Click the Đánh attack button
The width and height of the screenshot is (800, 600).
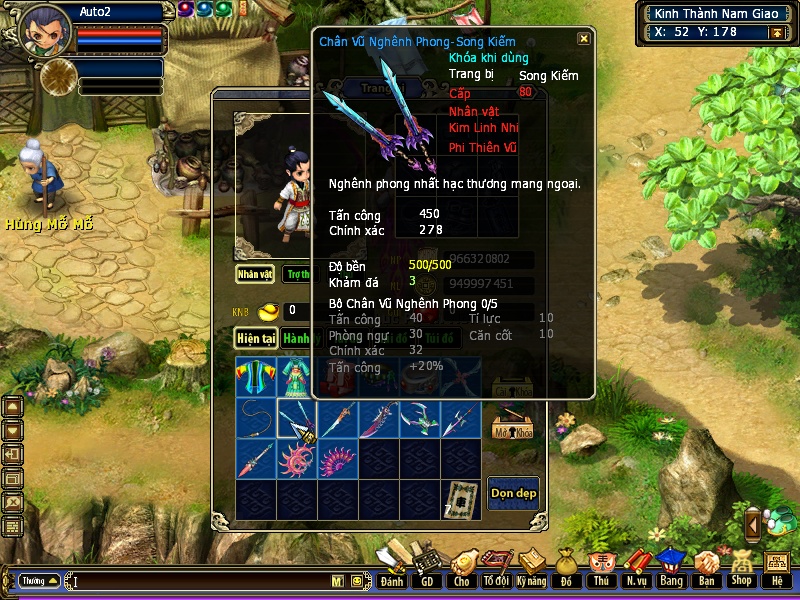(x=392, y=569)
